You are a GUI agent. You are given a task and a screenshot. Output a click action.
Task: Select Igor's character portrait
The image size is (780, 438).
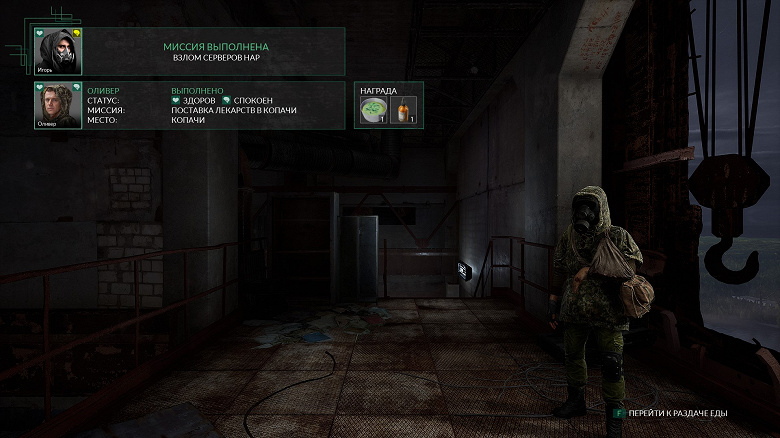pos(58,51)
